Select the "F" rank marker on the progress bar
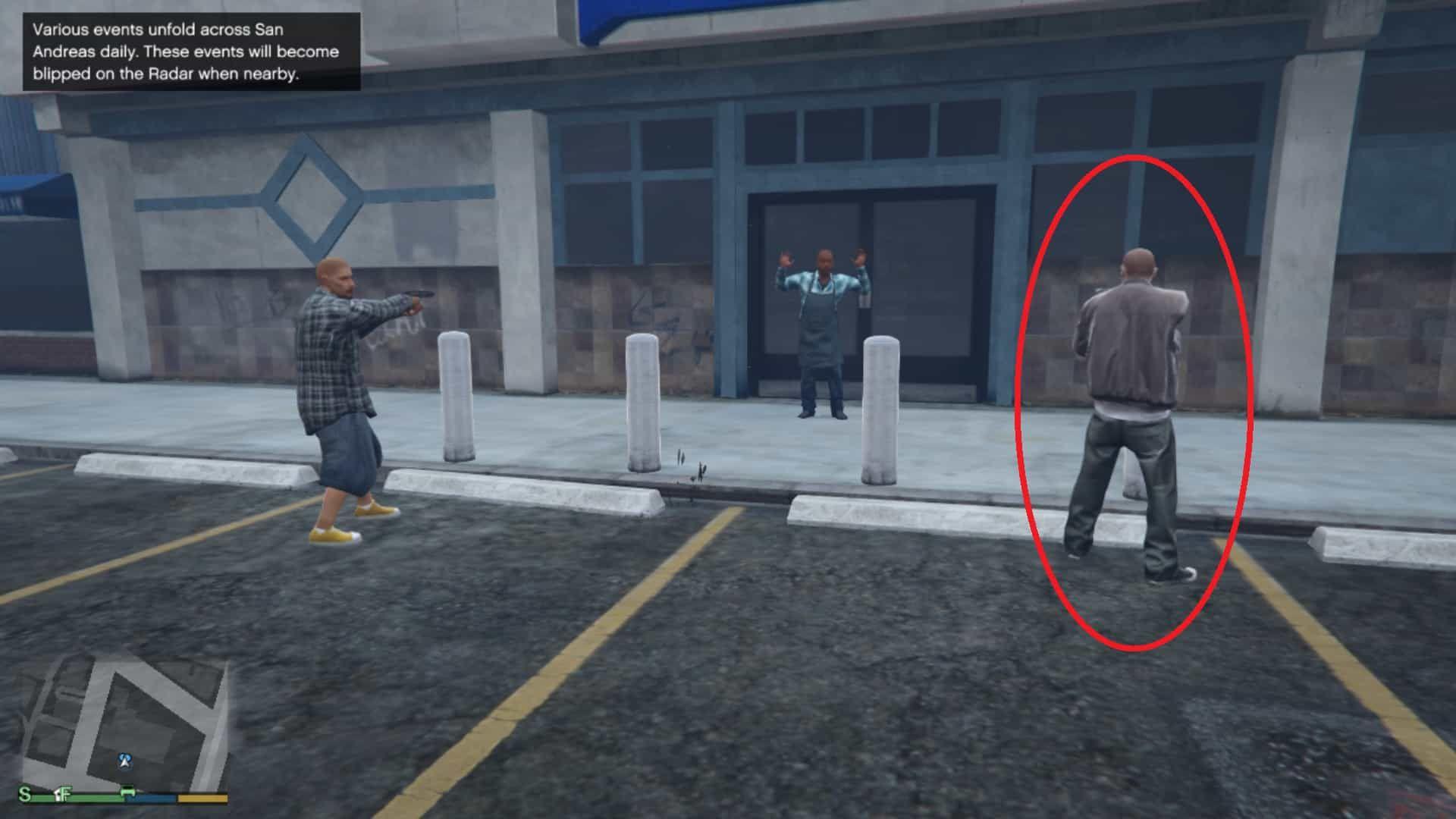 [x=66, y=795]
